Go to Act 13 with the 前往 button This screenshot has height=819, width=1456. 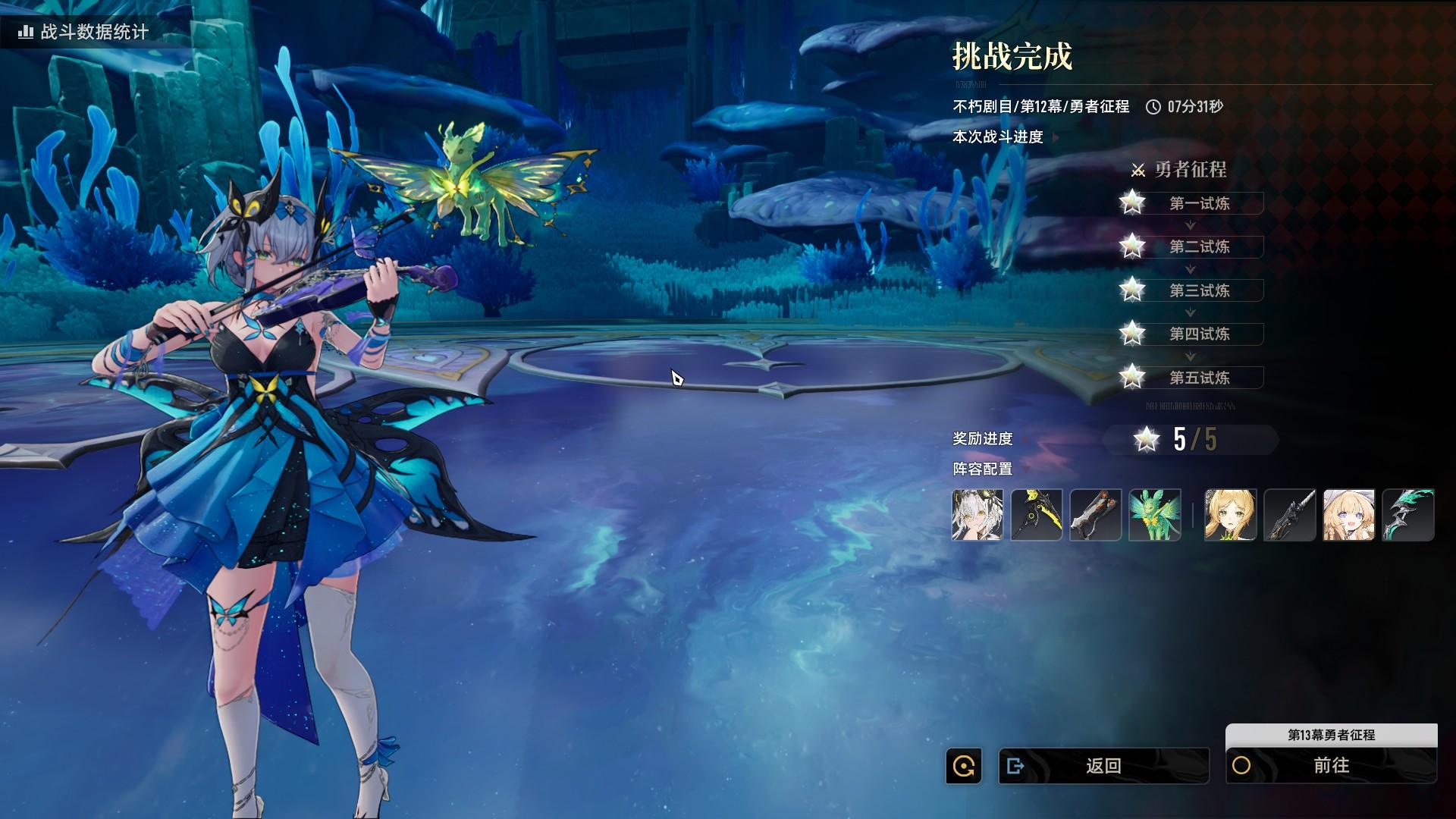[1331, 766]
